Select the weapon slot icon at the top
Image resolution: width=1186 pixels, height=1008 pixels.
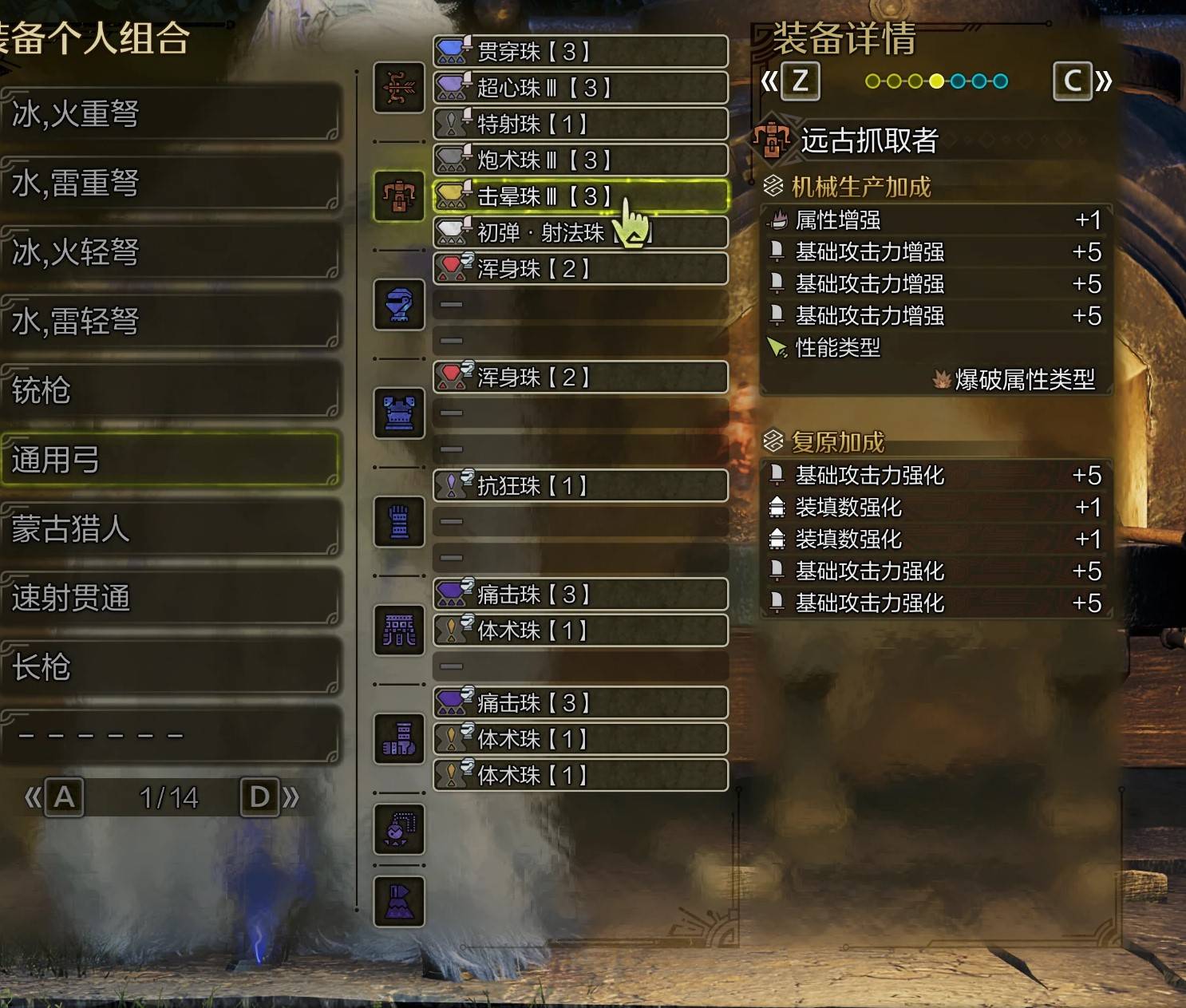tap(398, 89)
